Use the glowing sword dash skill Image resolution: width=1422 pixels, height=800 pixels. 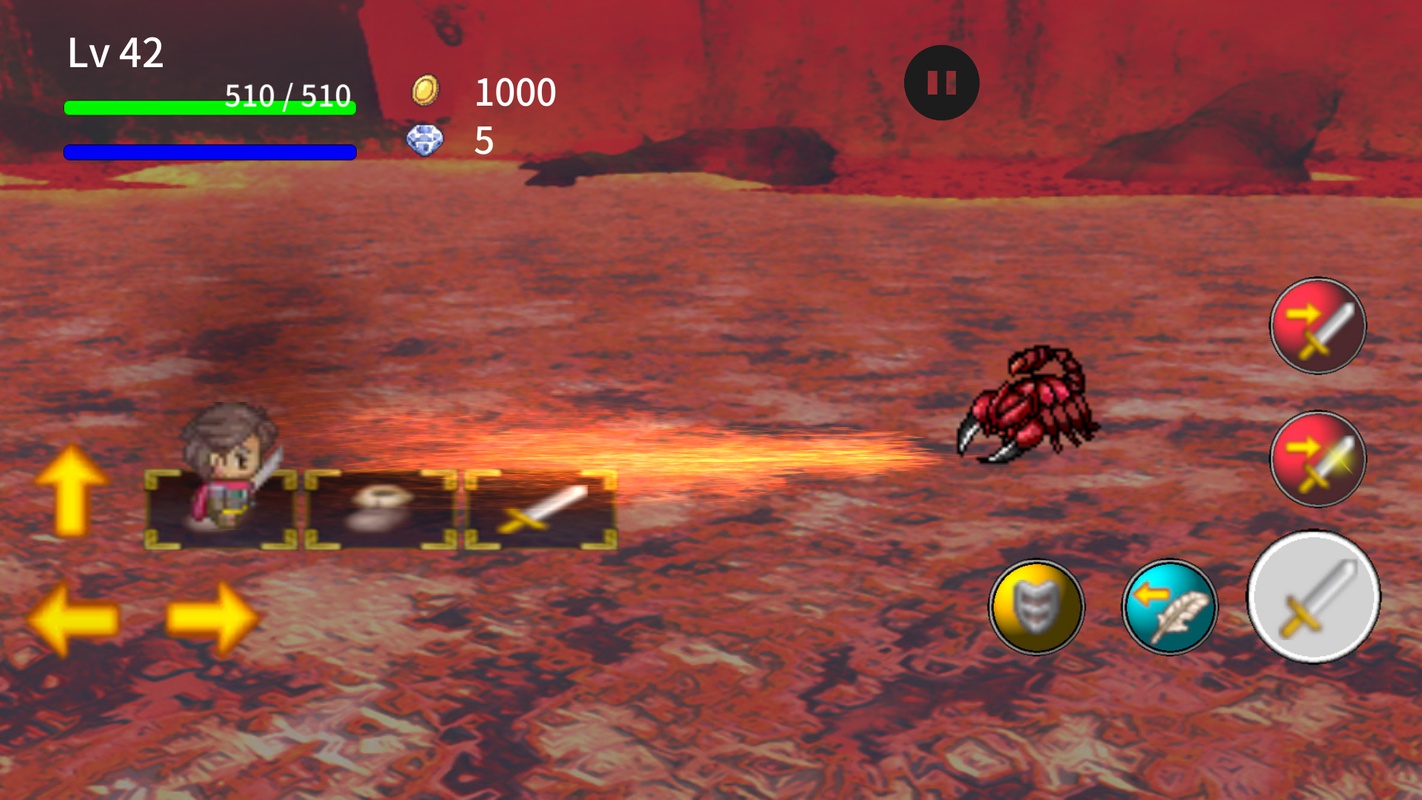coord(1317,459)
